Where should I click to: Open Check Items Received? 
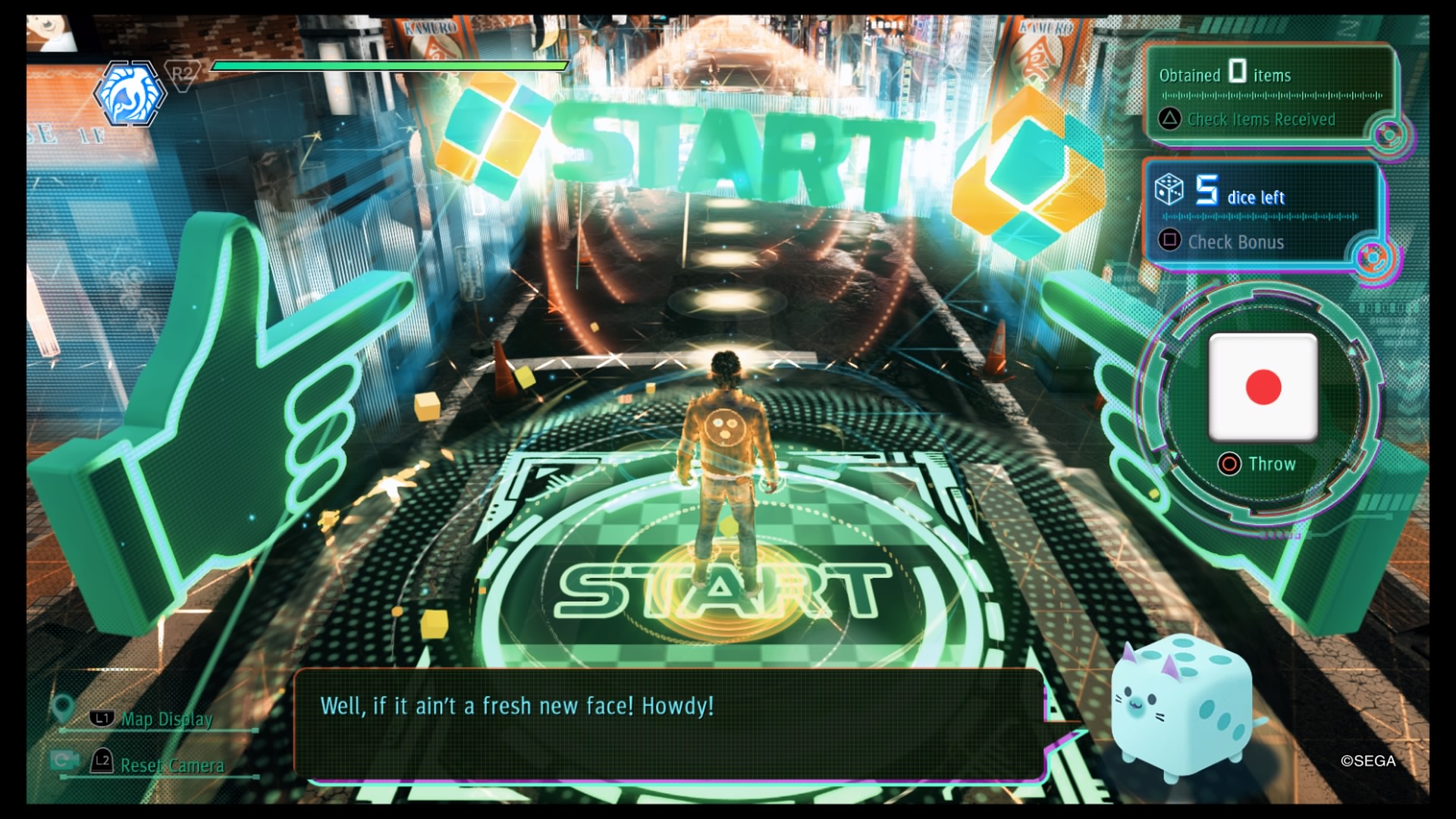pyautogui.click(x=1260, y=119)
